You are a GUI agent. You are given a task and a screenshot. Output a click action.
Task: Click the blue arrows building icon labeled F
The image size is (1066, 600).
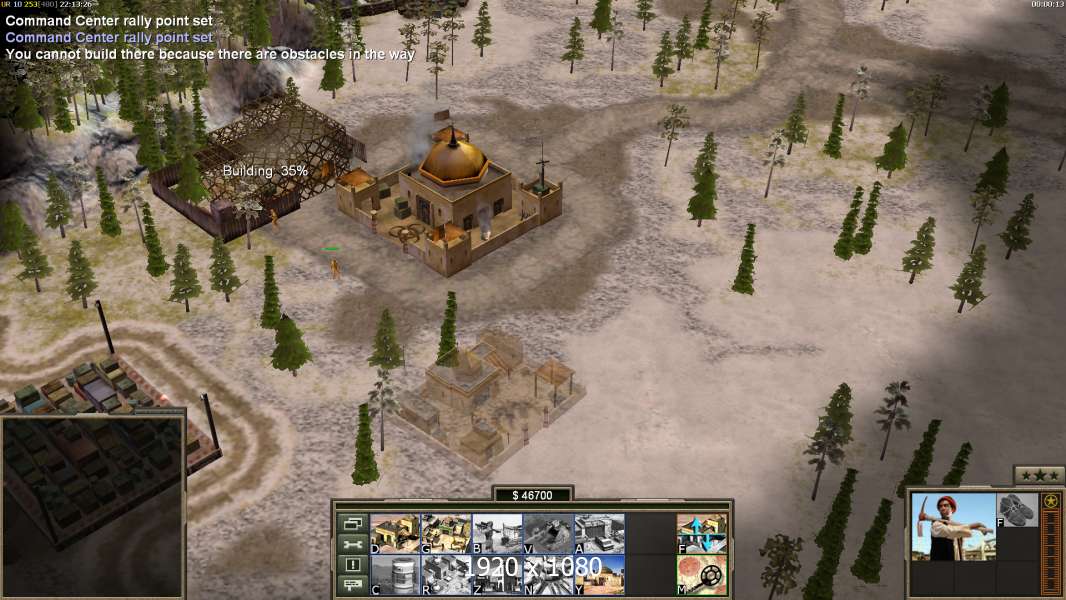pyautogui.click(x=702, y=533)
